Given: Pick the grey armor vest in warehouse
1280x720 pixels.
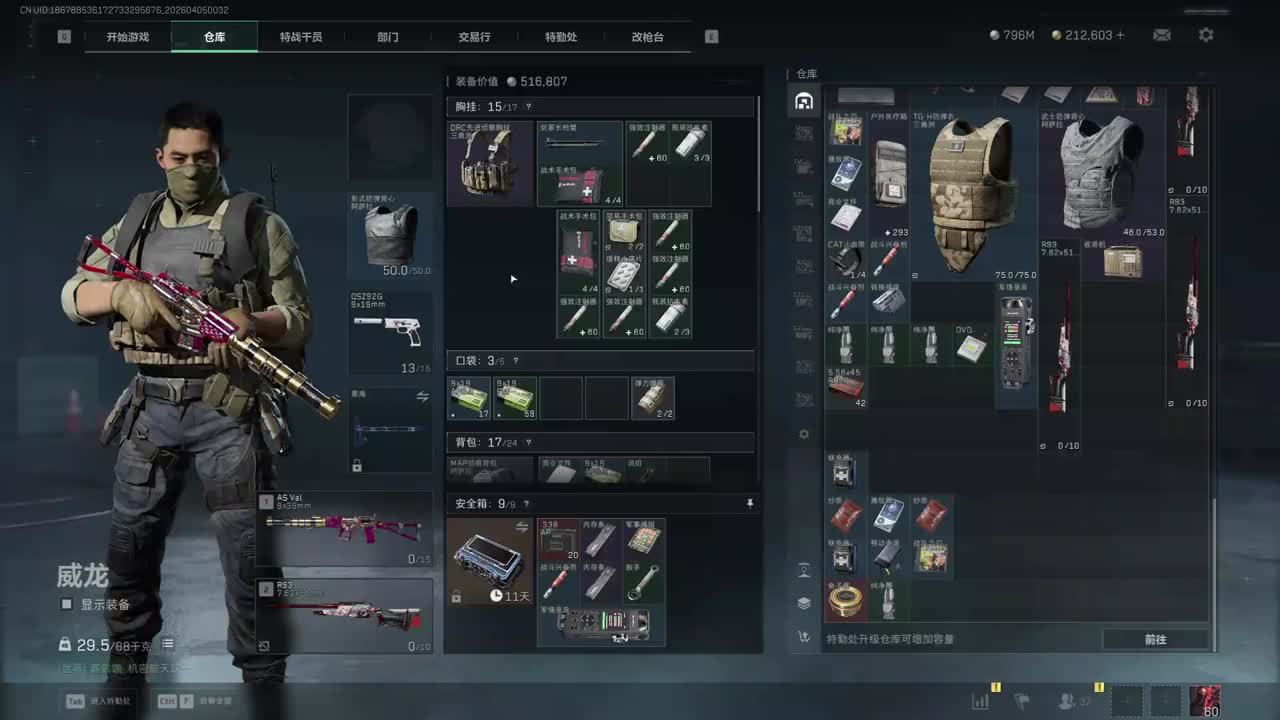Looking at the screenshot, I should (1100, 172).
